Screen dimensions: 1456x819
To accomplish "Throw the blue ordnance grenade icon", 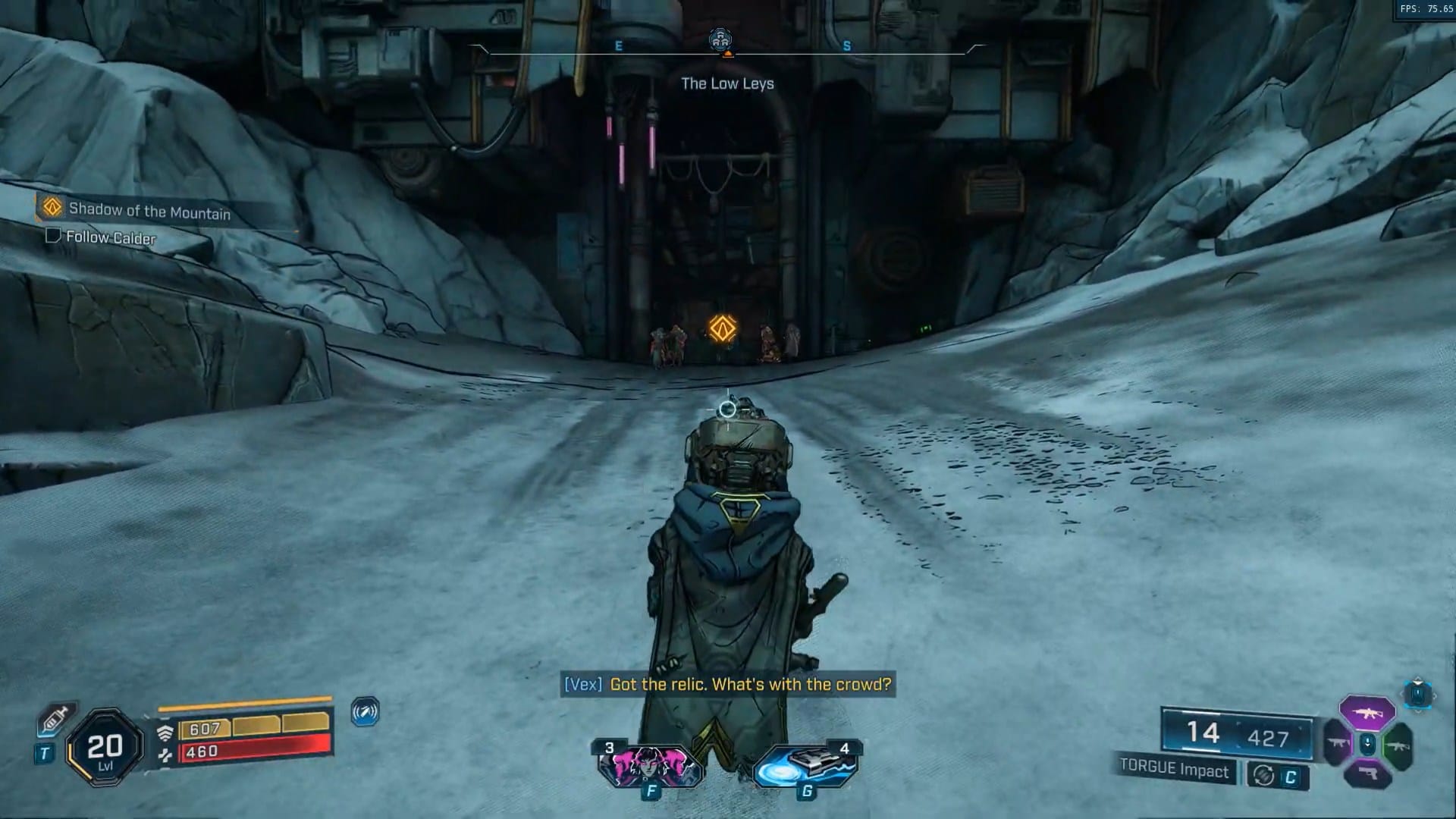I will tap(805, 764).
